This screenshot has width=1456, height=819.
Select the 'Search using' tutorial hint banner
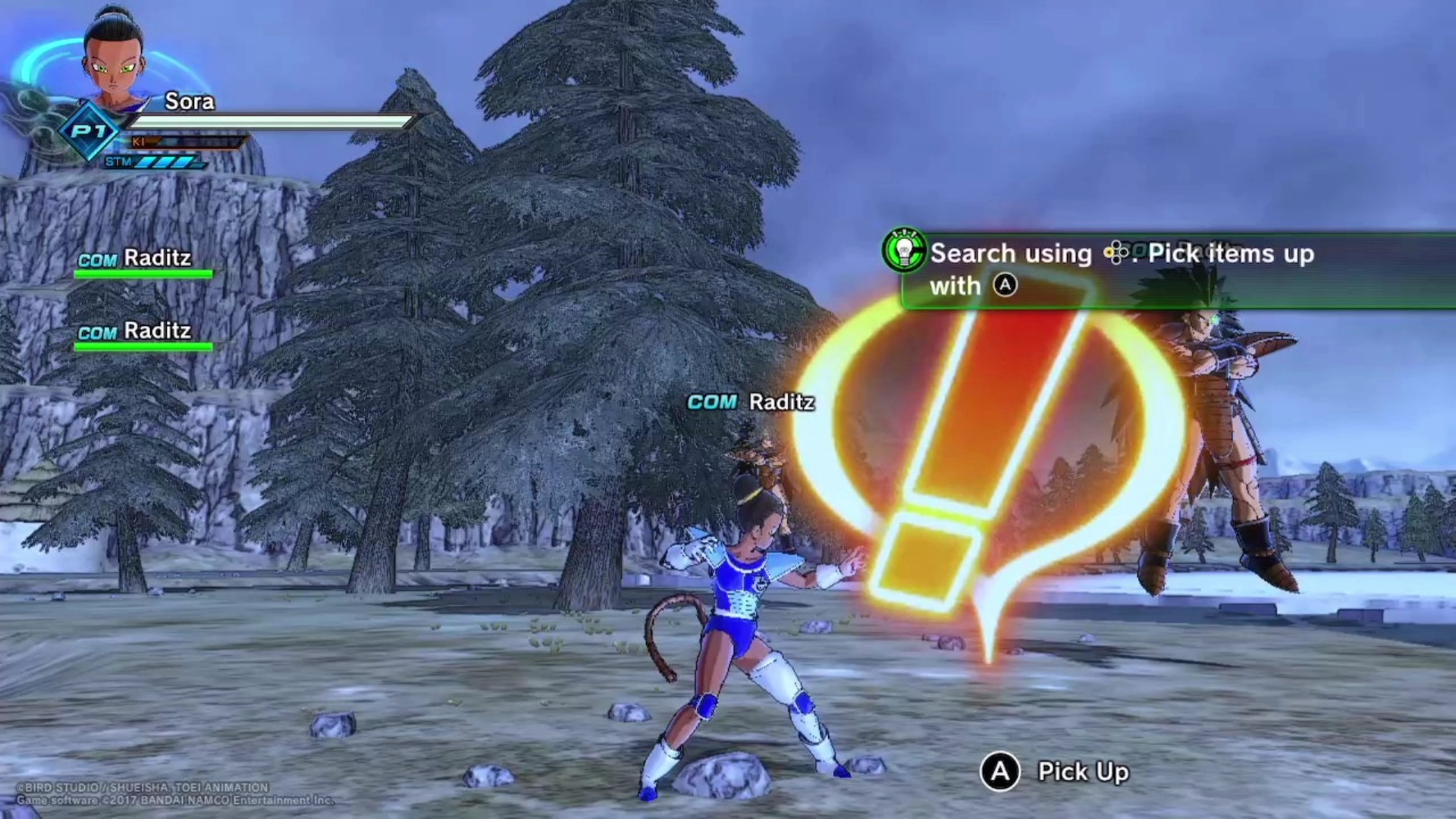[1175, 270]
